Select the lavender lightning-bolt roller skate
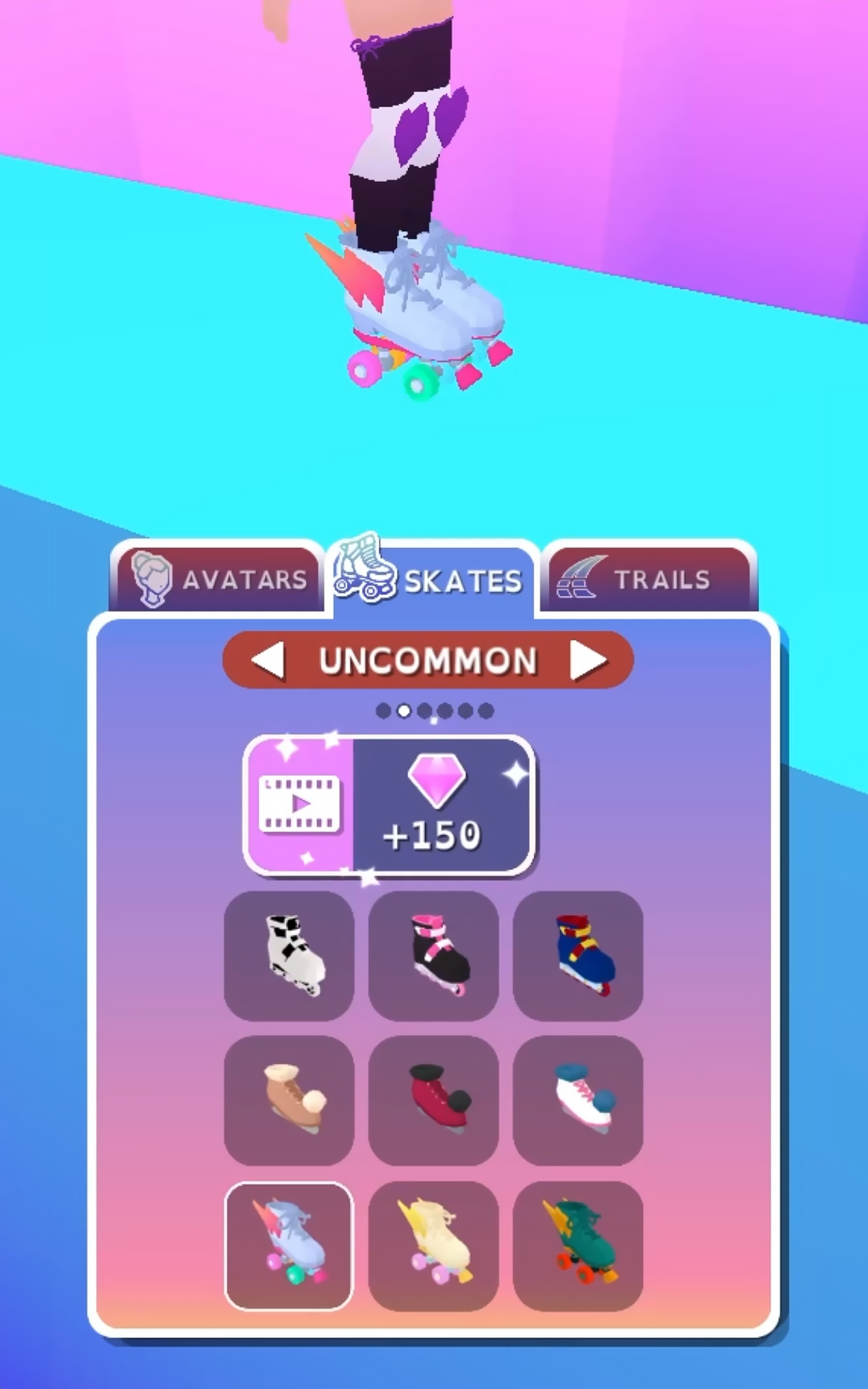This screenshot has width=868, height=1389. [289, 1246]
